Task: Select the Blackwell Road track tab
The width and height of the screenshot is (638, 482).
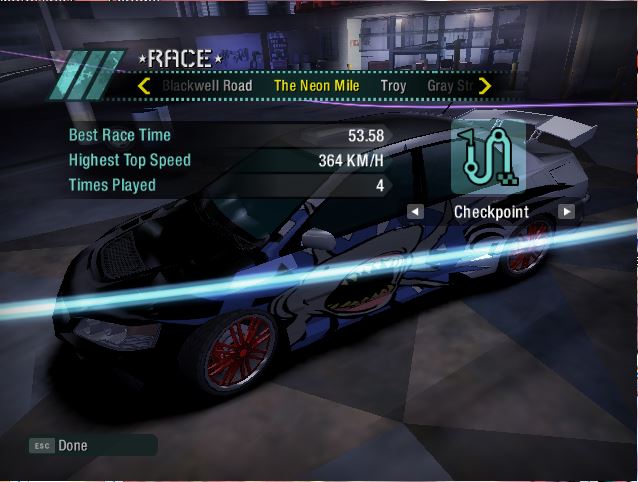Action: point(208,86)
